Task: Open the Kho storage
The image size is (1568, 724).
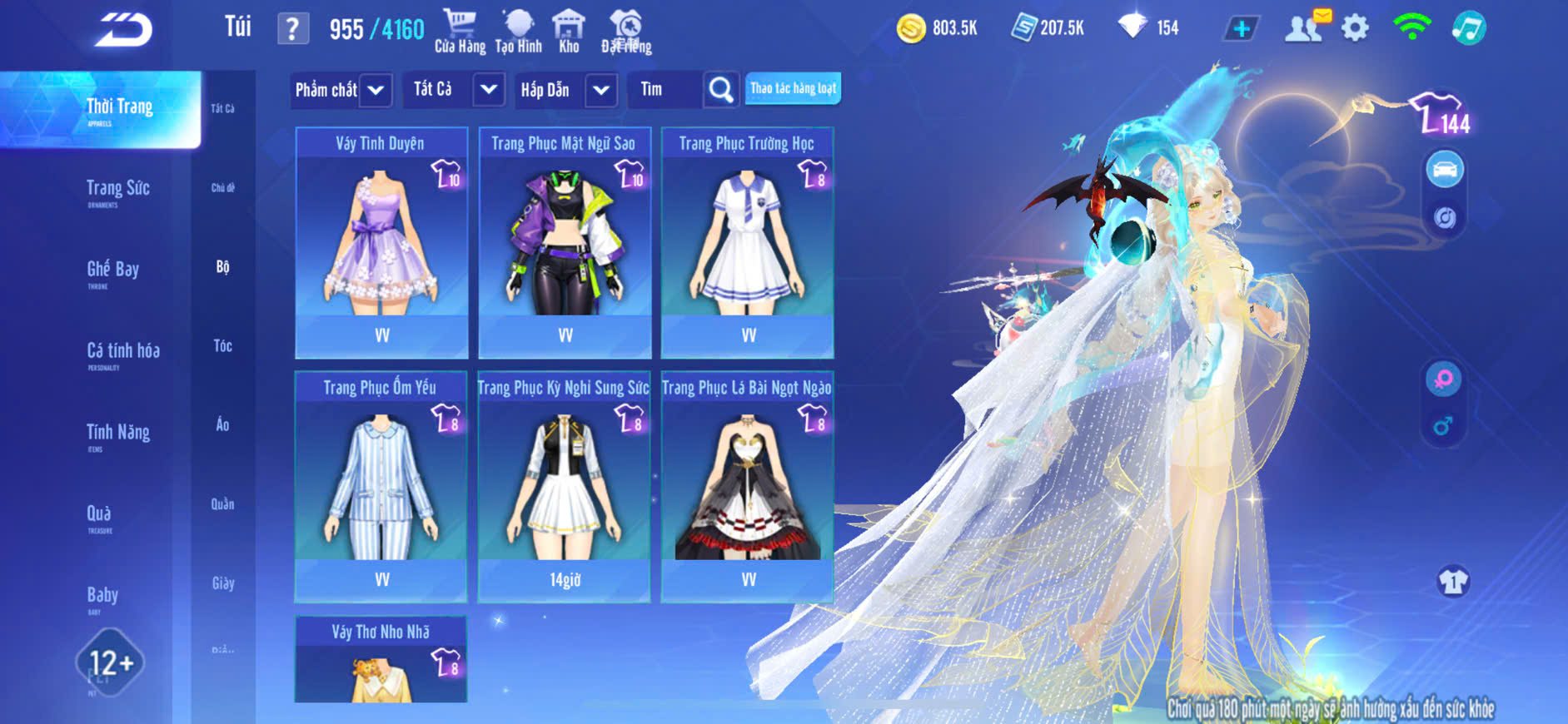Action: (x=569, y=31)
